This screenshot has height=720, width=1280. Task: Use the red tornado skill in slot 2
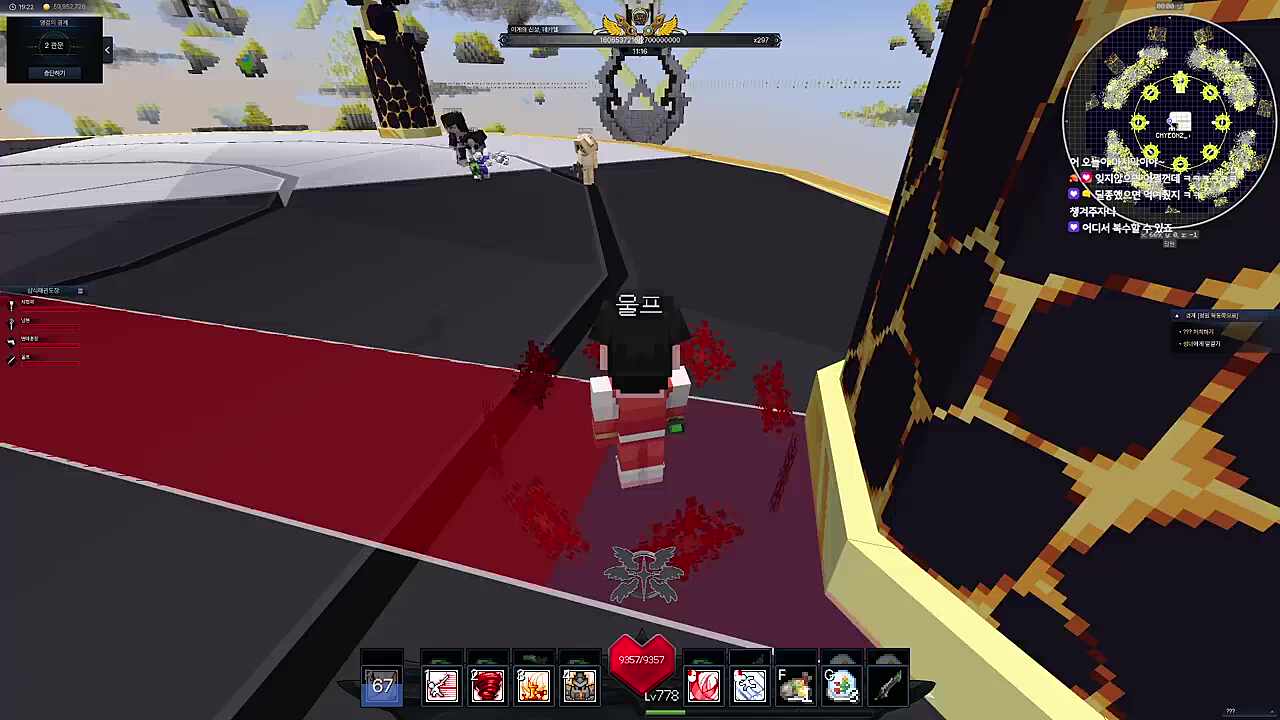pos(487,686)
